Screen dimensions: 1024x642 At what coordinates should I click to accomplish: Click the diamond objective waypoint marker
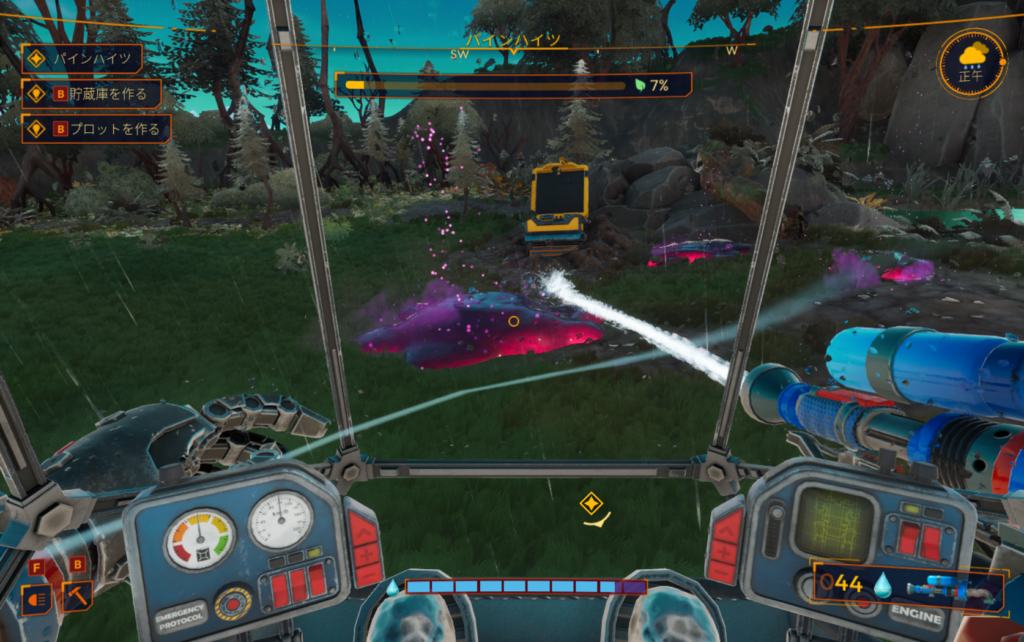(x=591, y=503)
